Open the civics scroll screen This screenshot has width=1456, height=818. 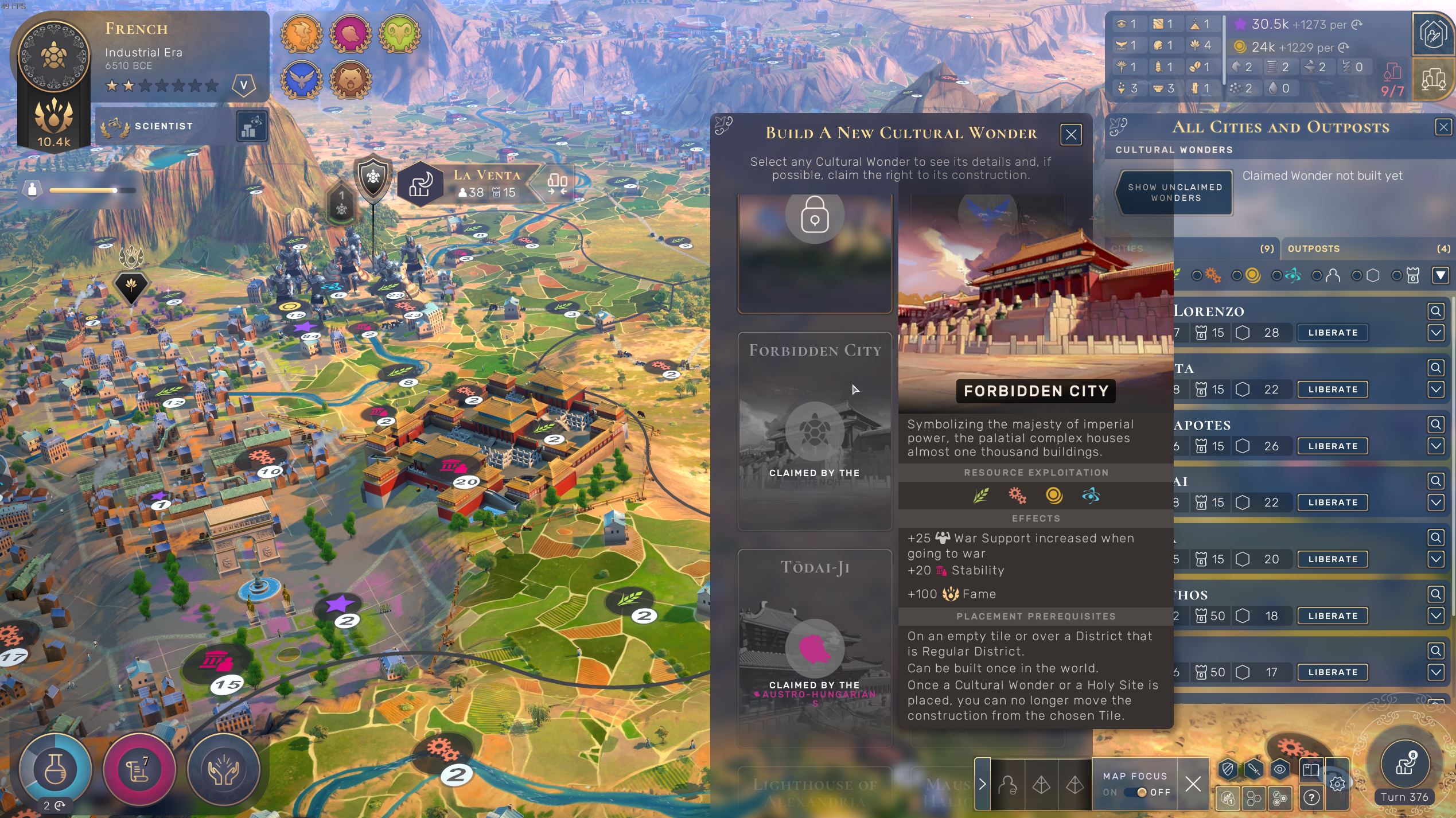click(x=139, y=769)
